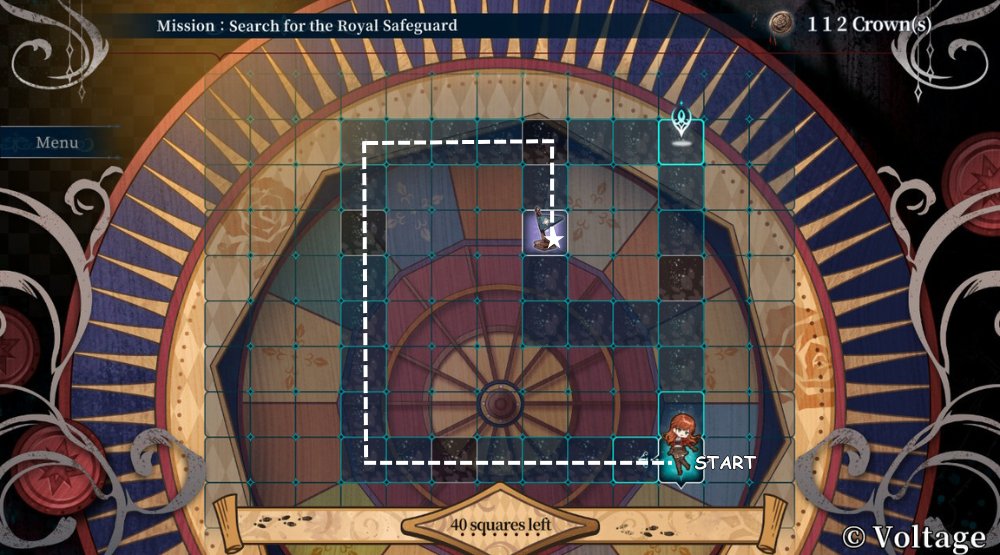The height and width of the screenshot is (555, 1000).
Task: Open the Menu button
Action: coord(57,142)
